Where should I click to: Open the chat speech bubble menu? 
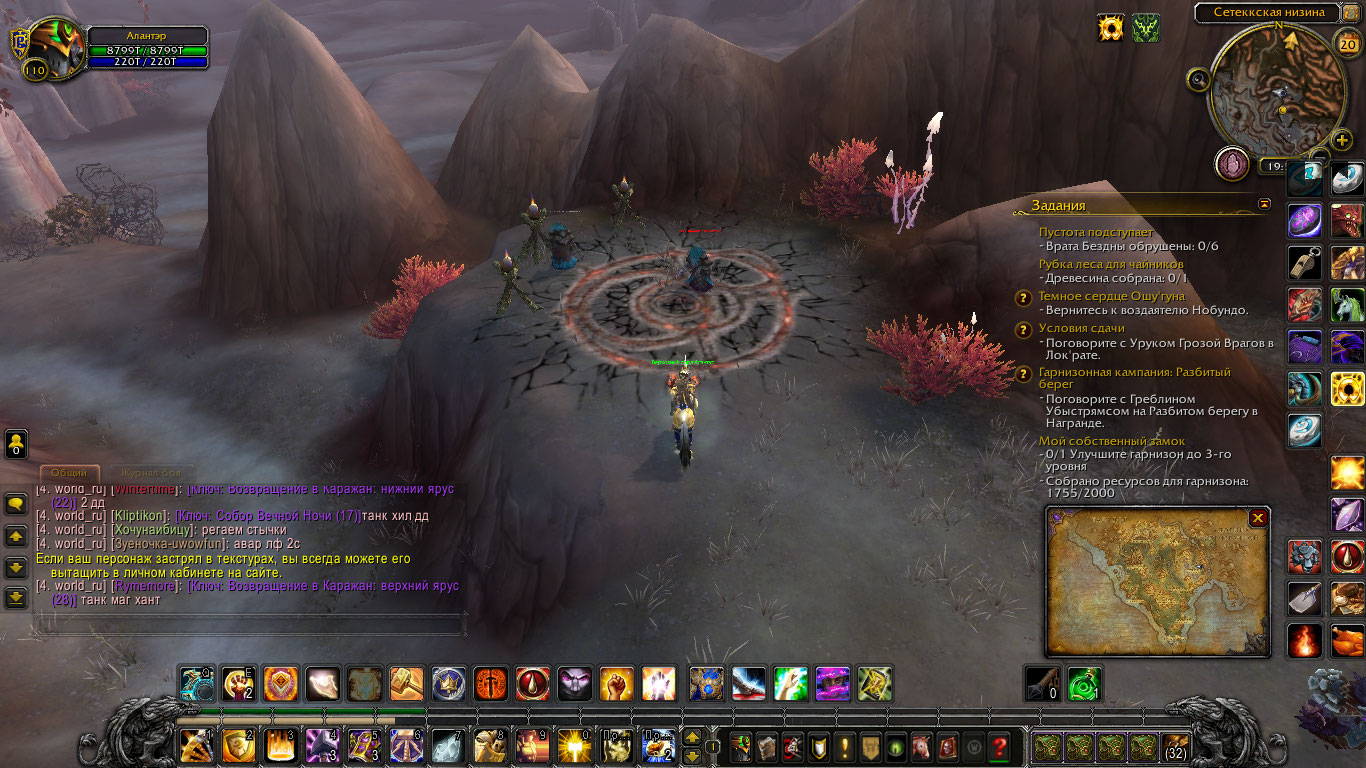(x=16, y=504)
